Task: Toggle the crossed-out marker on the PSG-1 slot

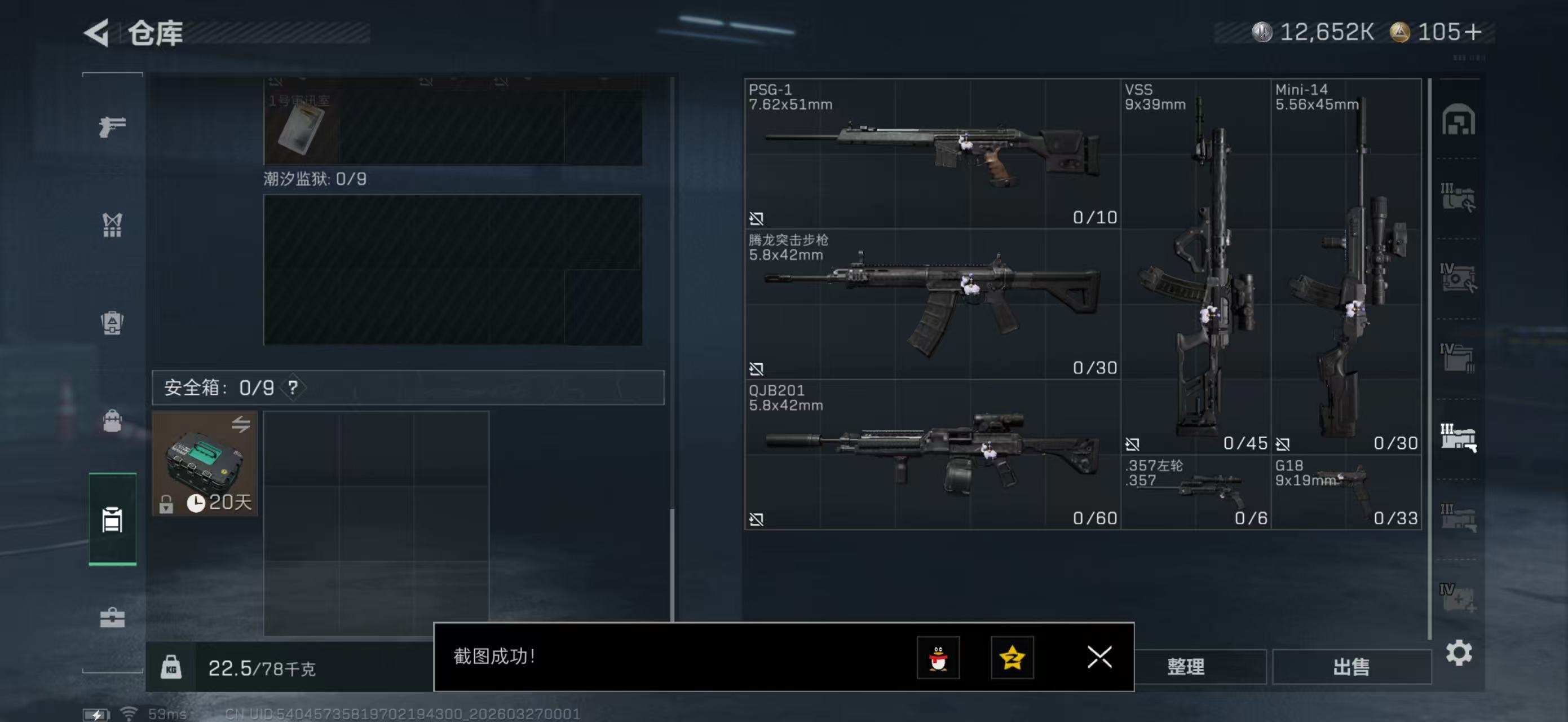Action: tap(757, 217)
